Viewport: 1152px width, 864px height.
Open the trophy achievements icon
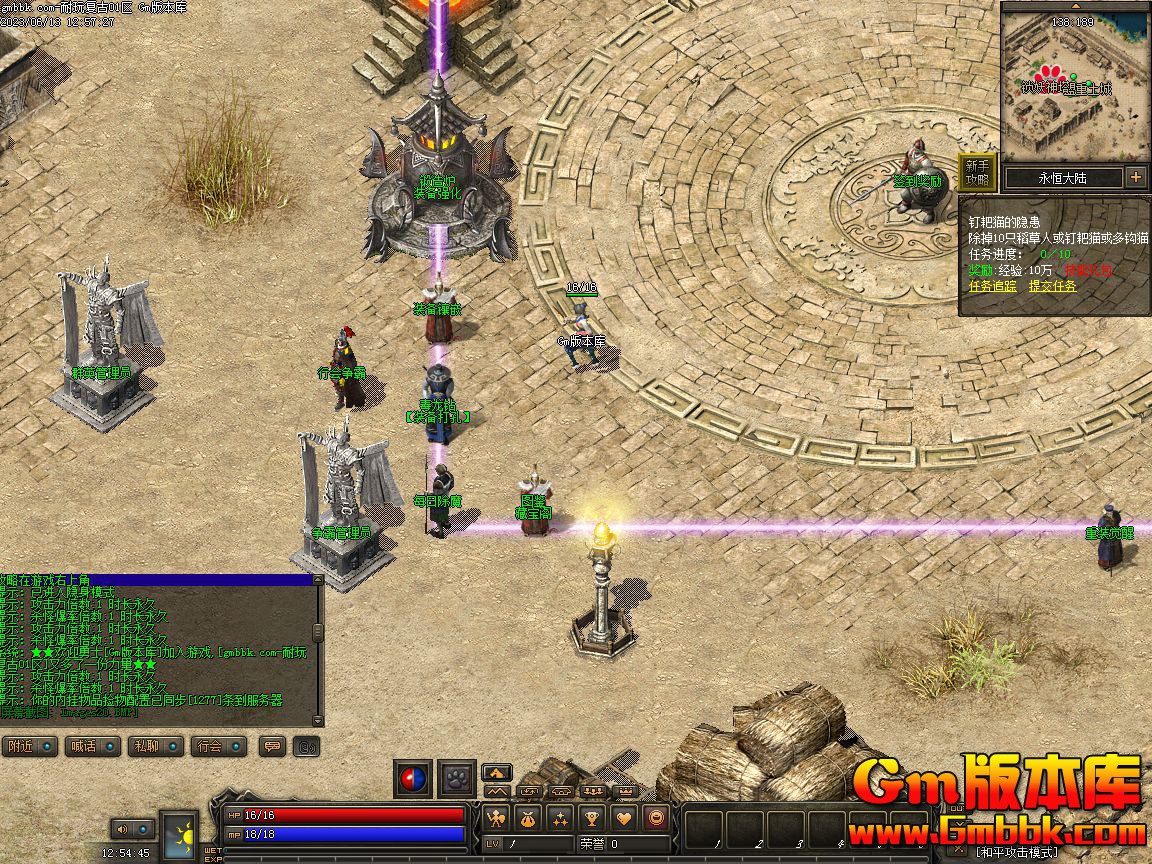(591, 818)
